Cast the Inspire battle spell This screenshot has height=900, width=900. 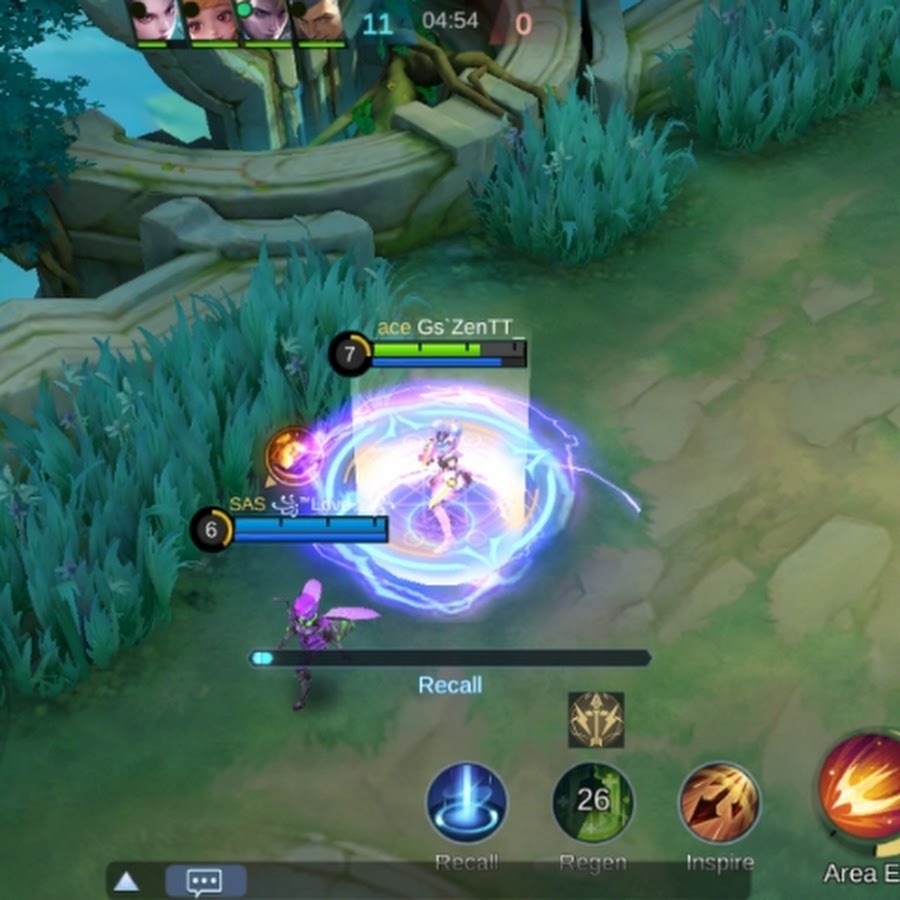[x=720, y=803]
